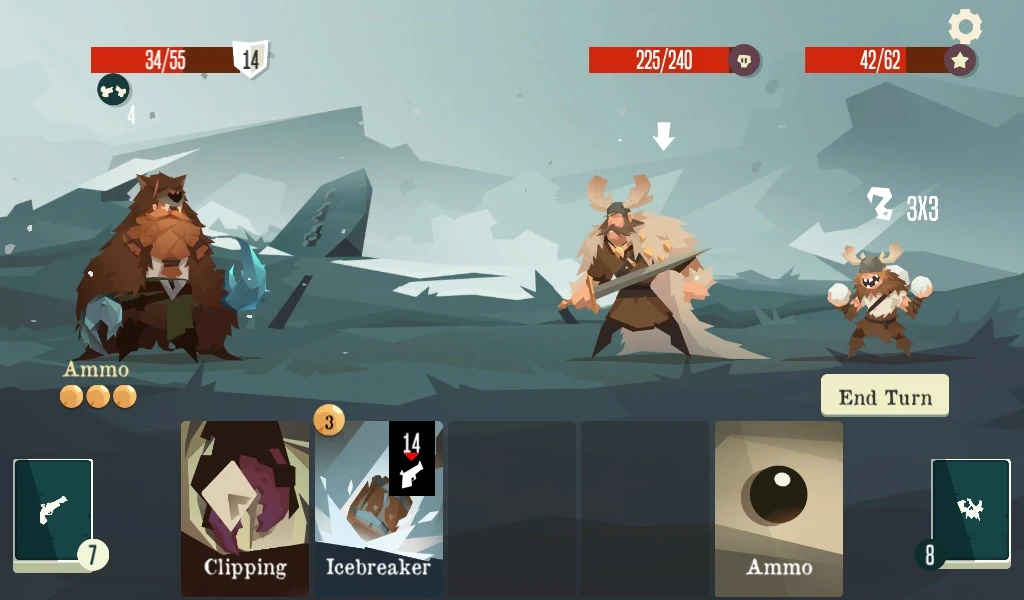1024x600 pixels.
Task: Open the draw pile with pistol icon
Action: click(x=54, y=510)
